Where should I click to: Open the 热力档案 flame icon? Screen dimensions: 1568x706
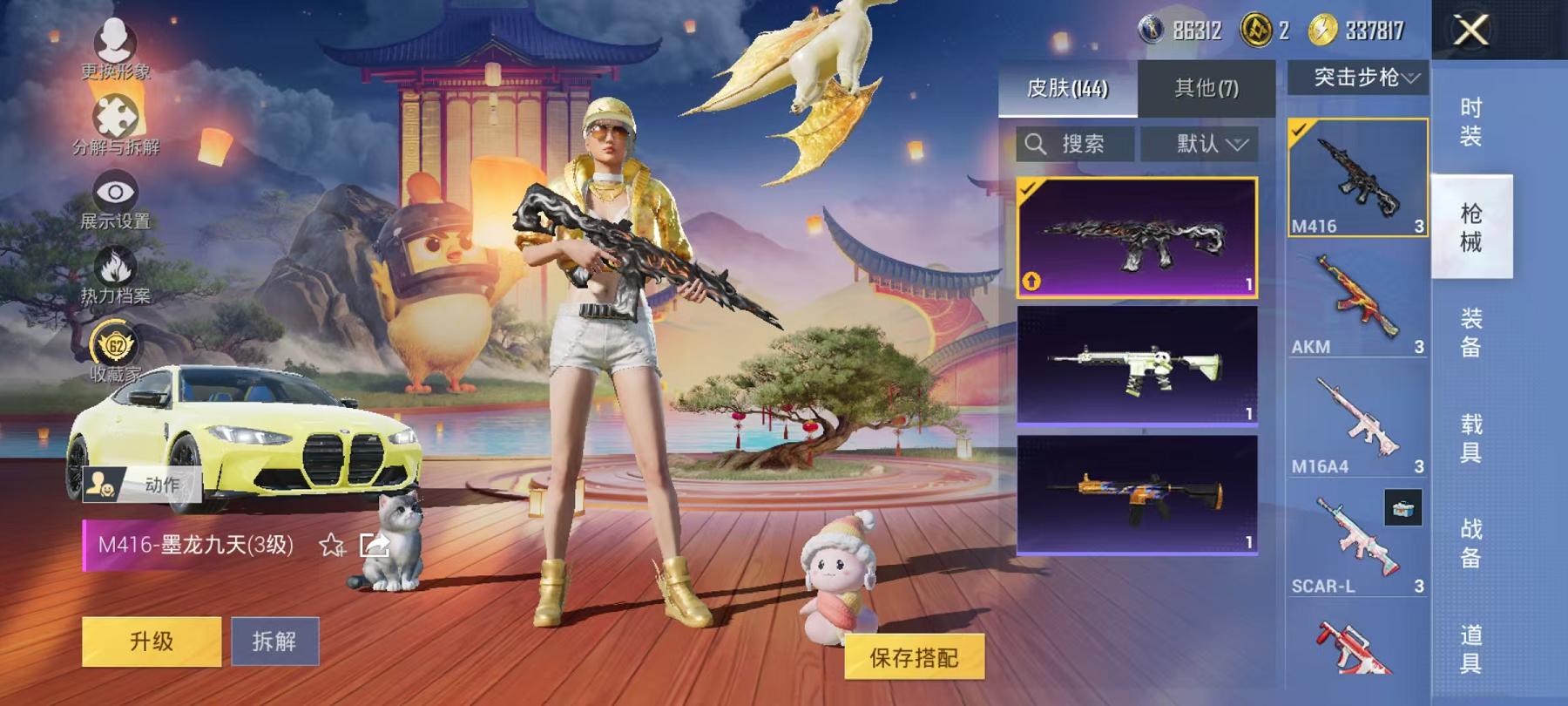pyautogui.click(x=115, y=264)
